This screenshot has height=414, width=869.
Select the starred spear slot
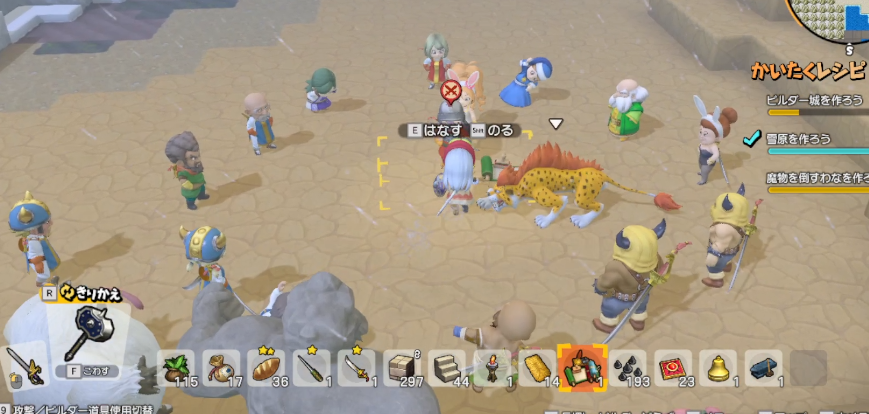click(x=311, y=369)
